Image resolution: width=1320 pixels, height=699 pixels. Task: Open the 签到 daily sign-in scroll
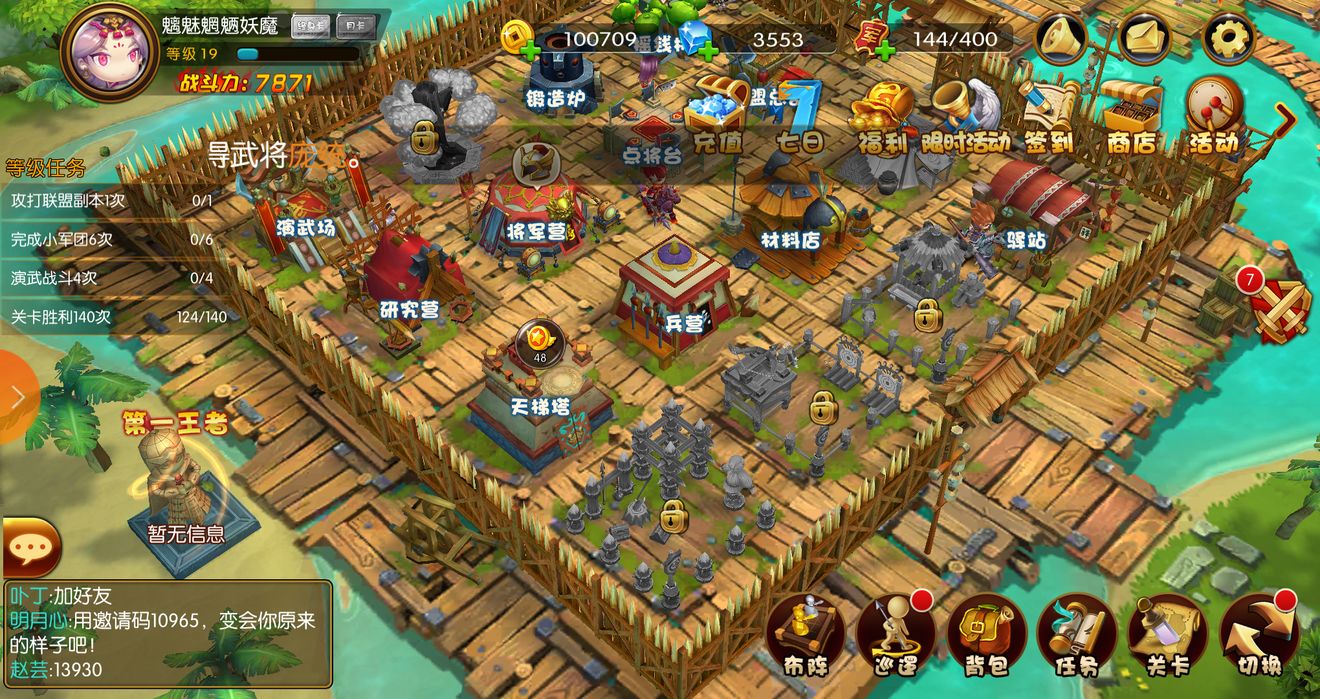[1049, 115]
